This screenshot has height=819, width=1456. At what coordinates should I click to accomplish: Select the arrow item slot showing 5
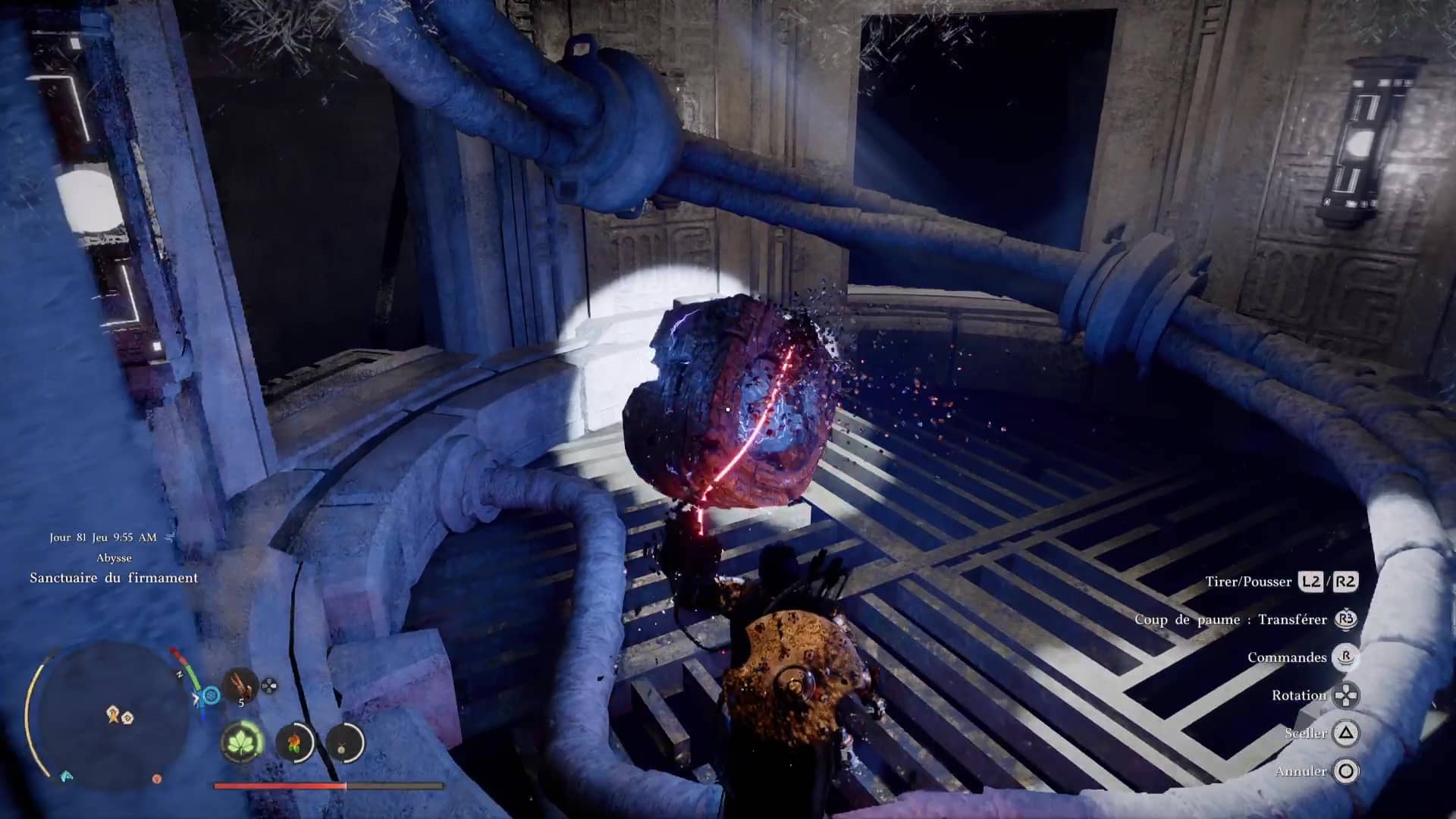240,686
